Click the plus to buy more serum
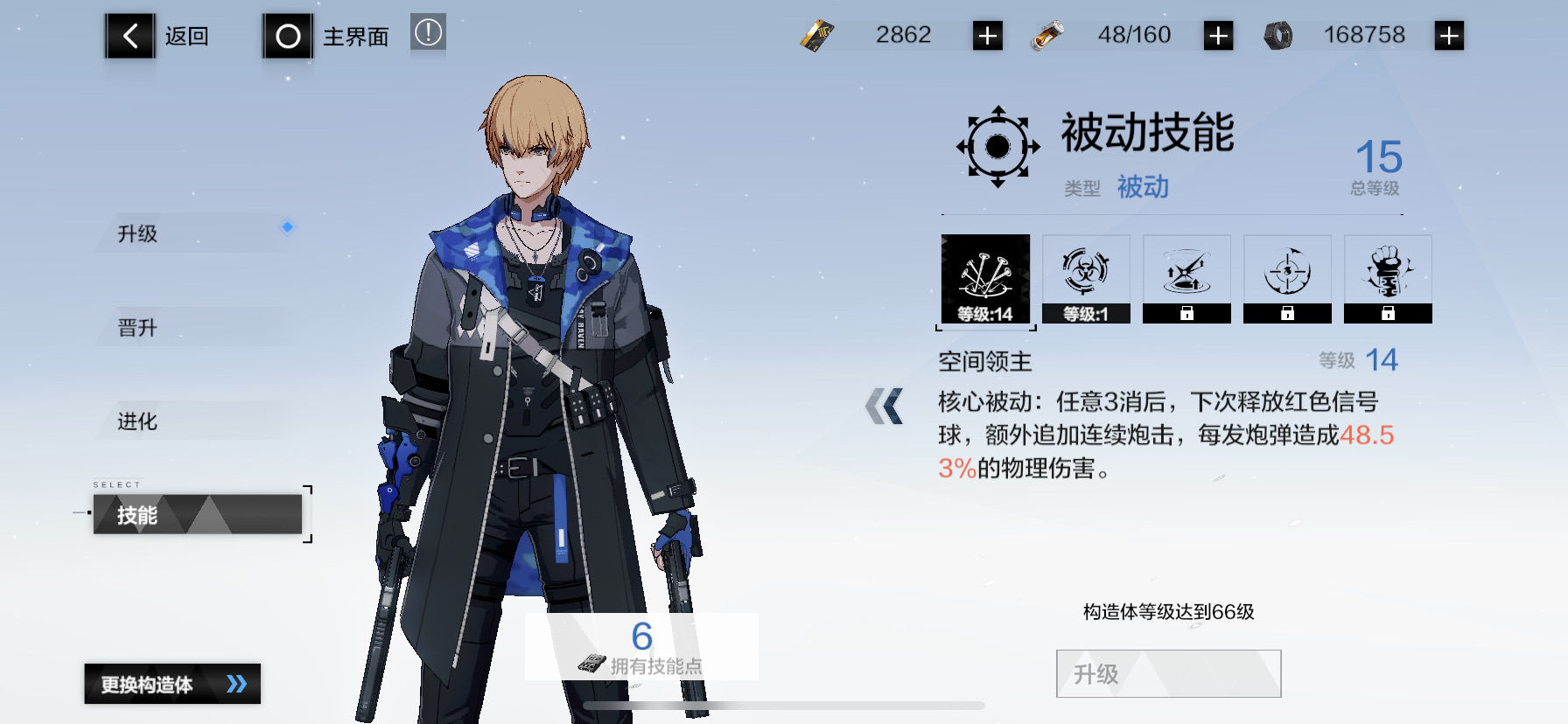The image size is (1568, 724). 1218,35
